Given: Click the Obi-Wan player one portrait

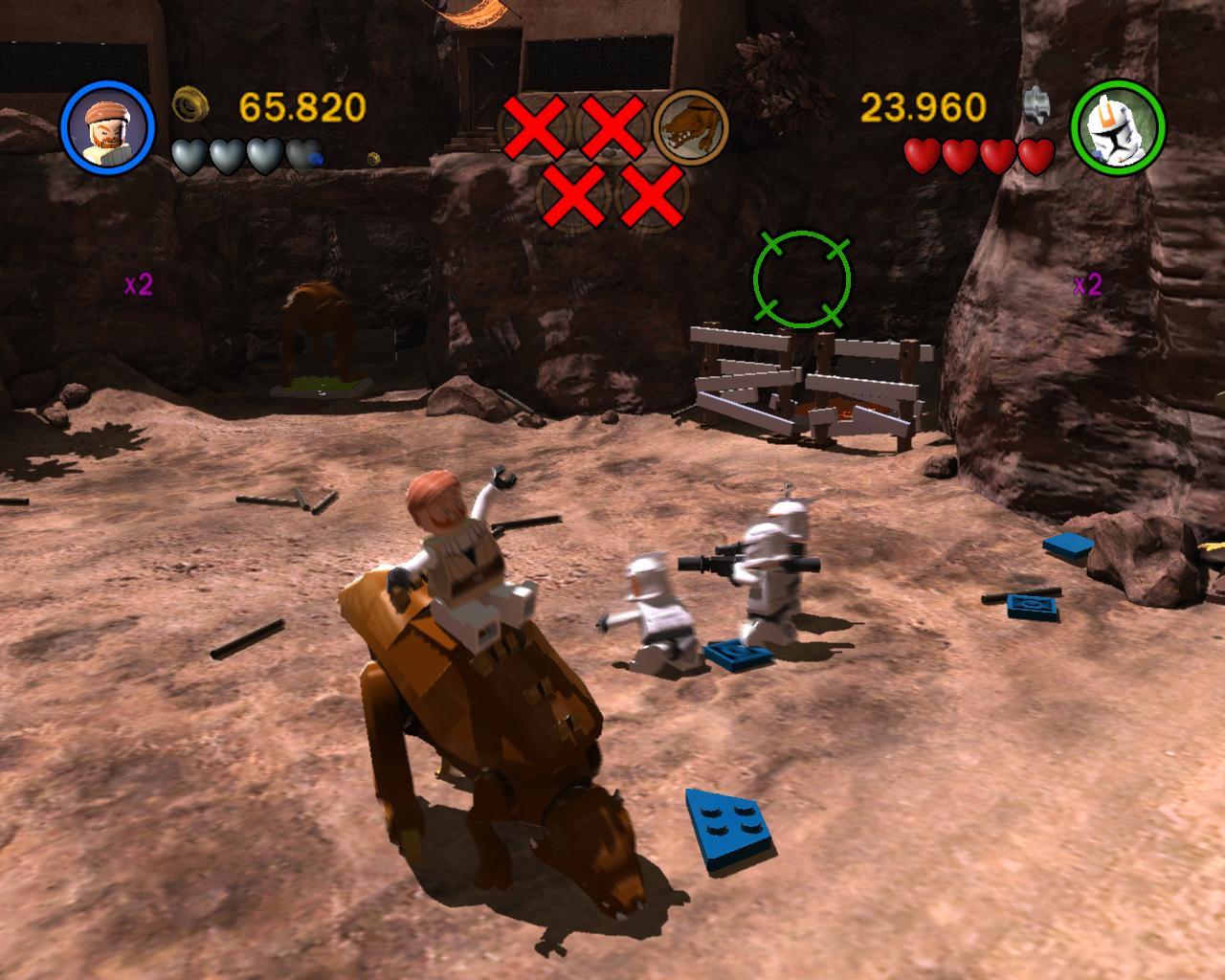Looking at the screenshot, I should tap(107, 128).
